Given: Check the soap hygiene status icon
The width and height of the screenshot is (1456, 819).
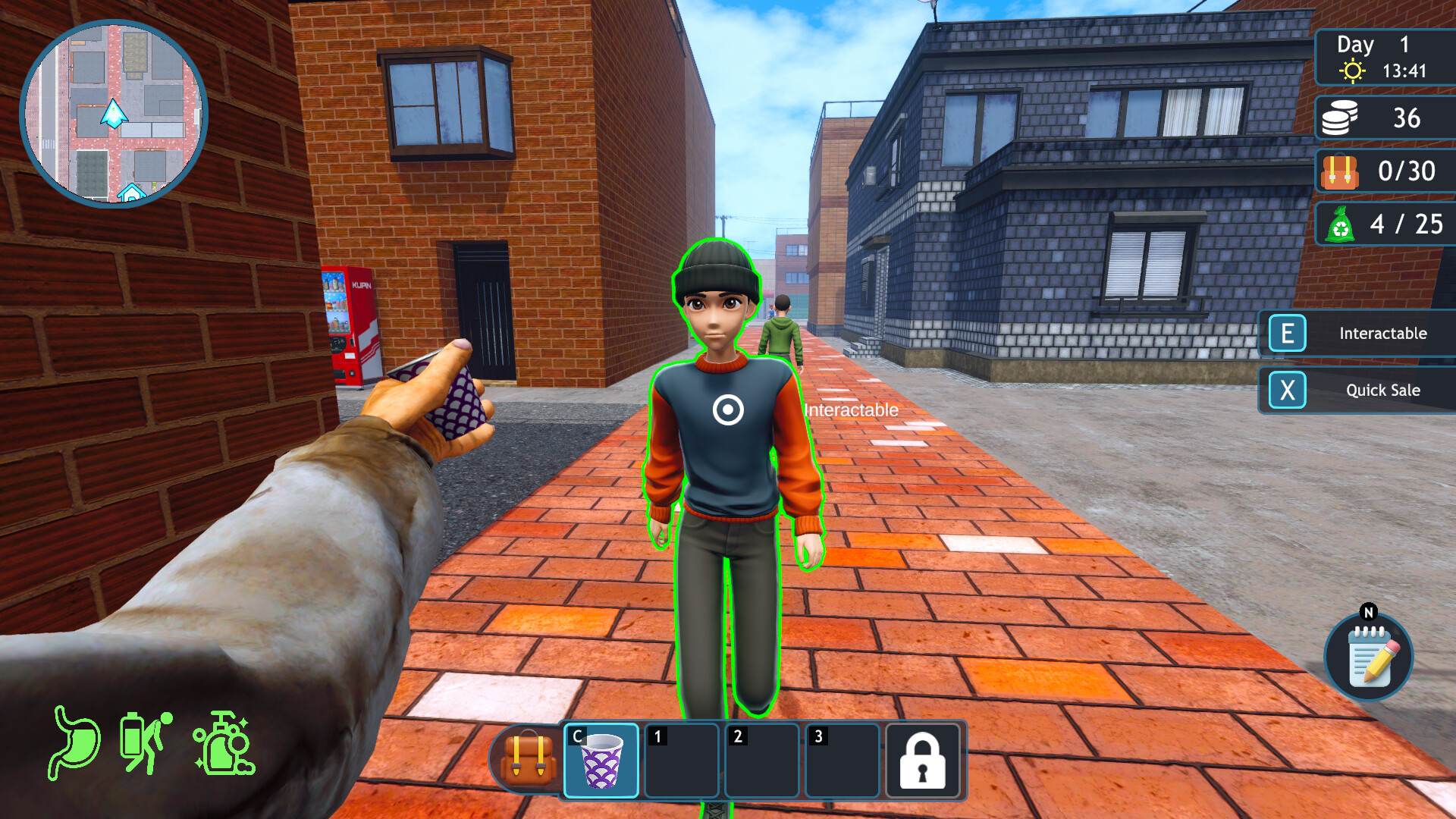Looking at the screenshot, I should click(224, 743).
